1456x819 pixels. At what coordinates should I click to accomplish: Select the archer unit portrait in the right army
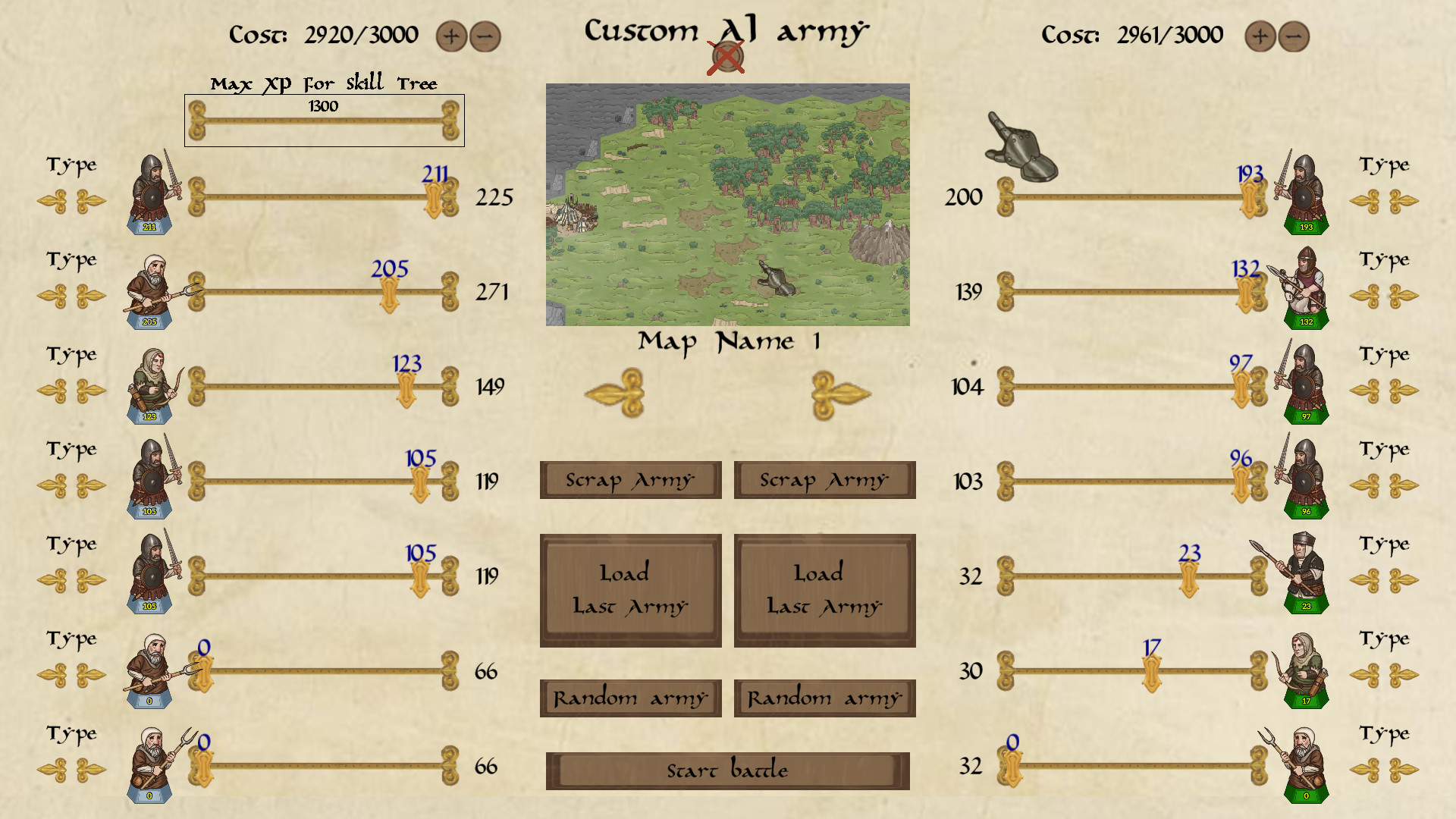pyautogui.click(x=1306, y=671)
